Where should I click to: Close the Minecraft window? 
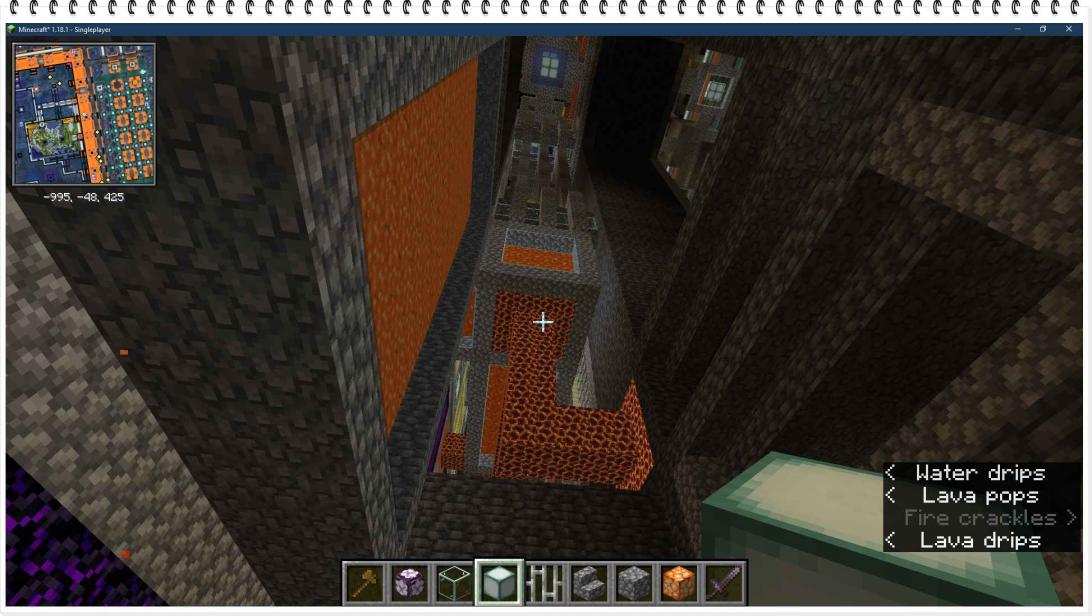[x=1068, y=29]
